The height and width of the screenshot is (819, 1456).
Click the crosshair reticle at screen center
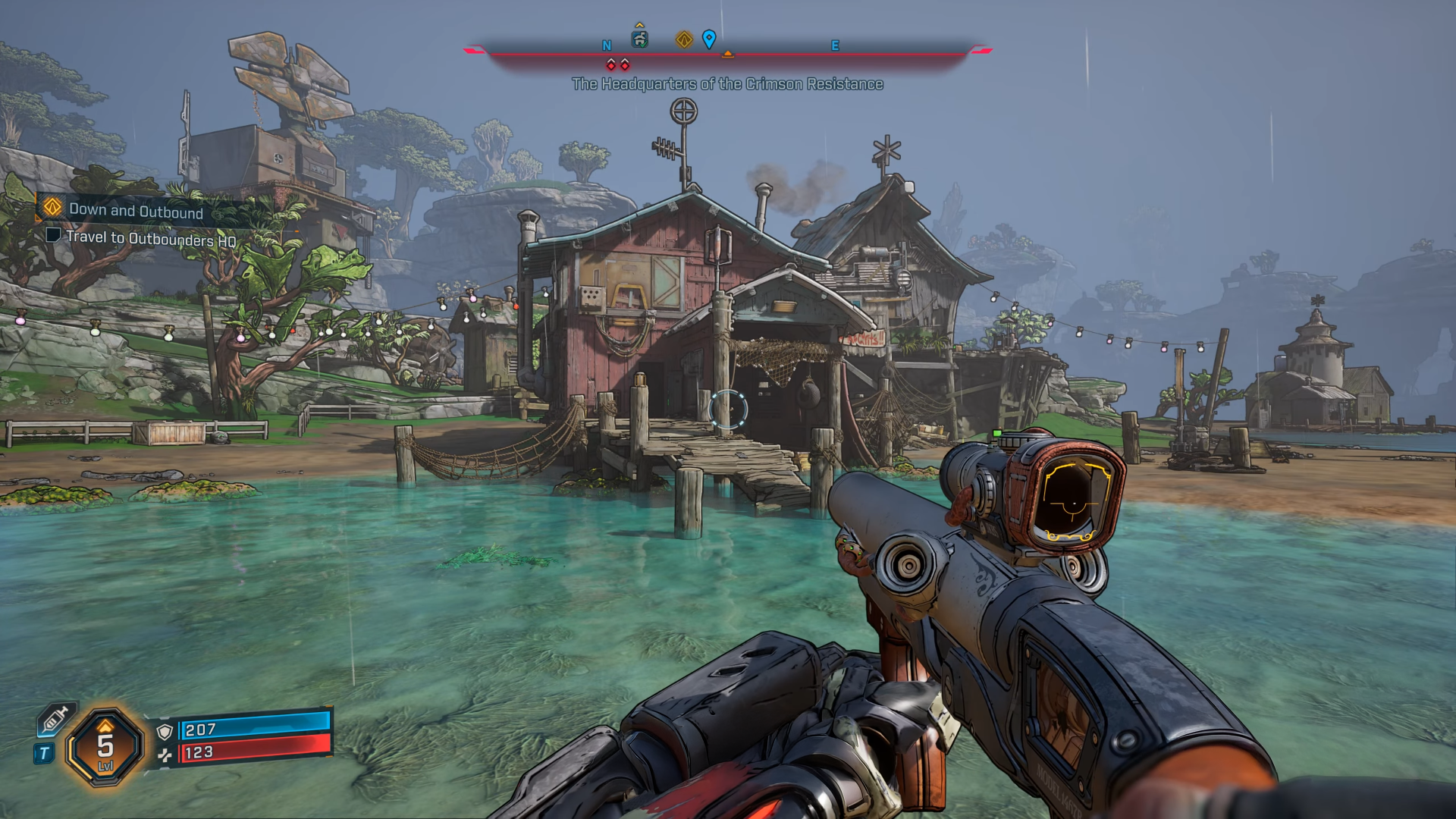point(728,409)
